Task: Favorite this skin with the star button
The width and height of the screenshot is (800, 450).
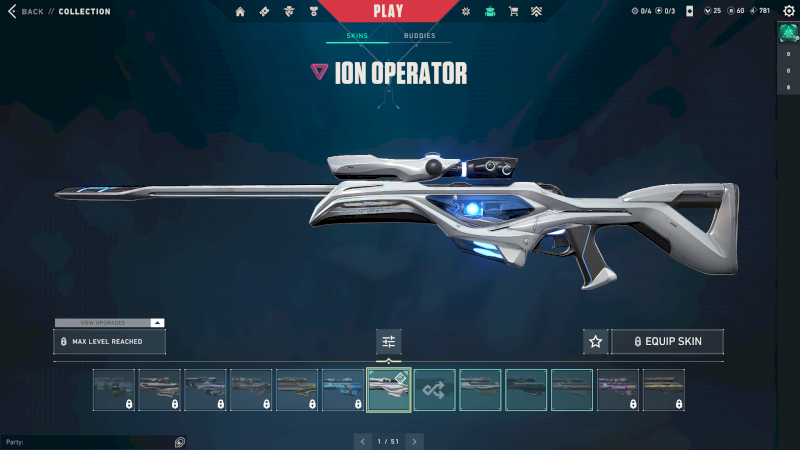Action: click(x=596, y=342)
